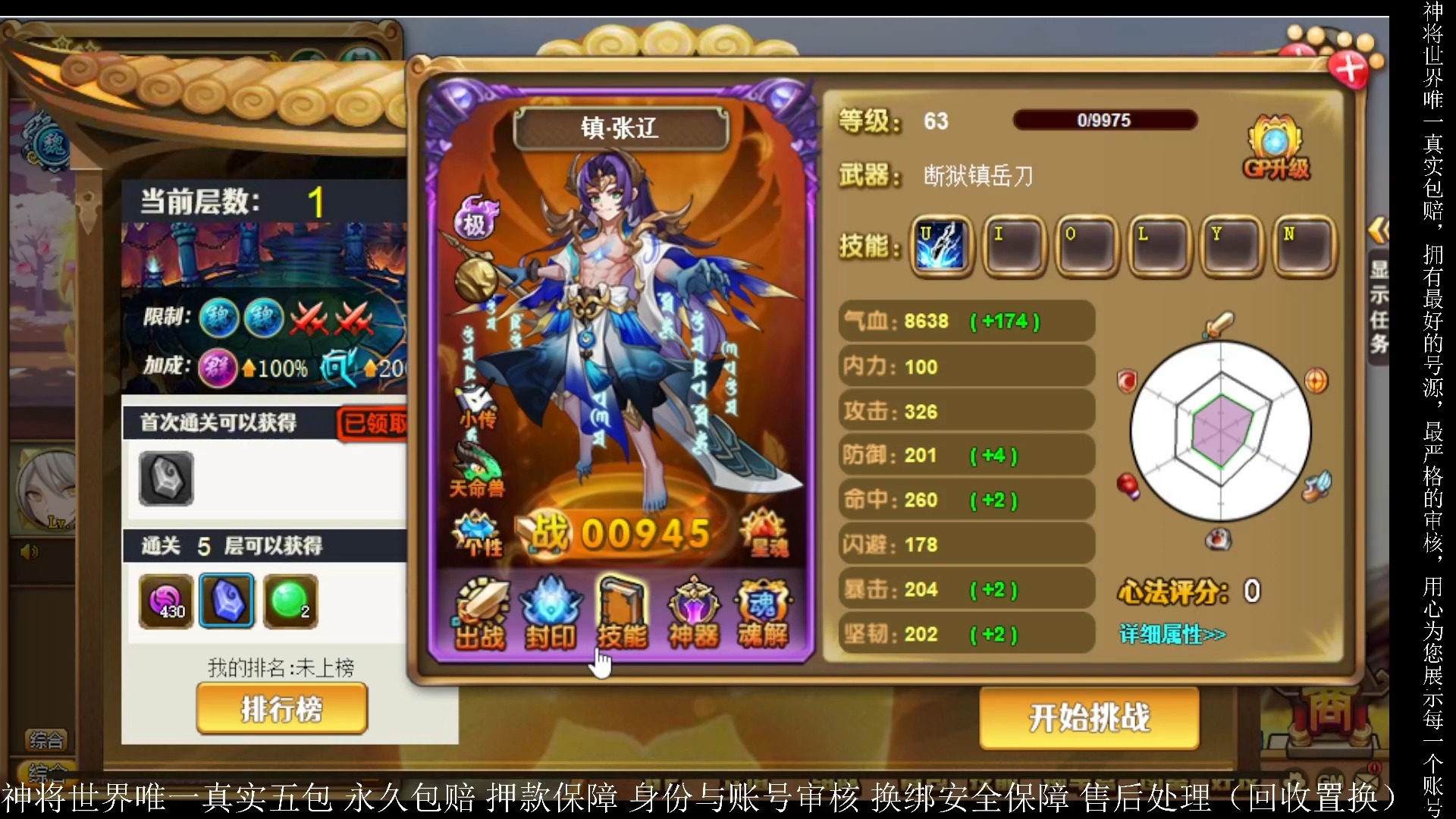Switch to the 综合 chat tab
The width and height of the screenshot is (1456, 819).
[x=47, y=739]
